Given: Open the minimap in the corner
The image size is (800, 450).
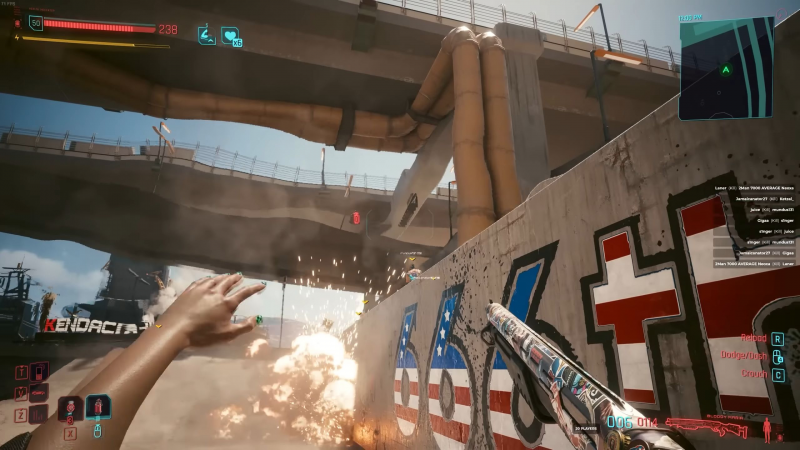Looking at the screenshot, I should (726, 68).
